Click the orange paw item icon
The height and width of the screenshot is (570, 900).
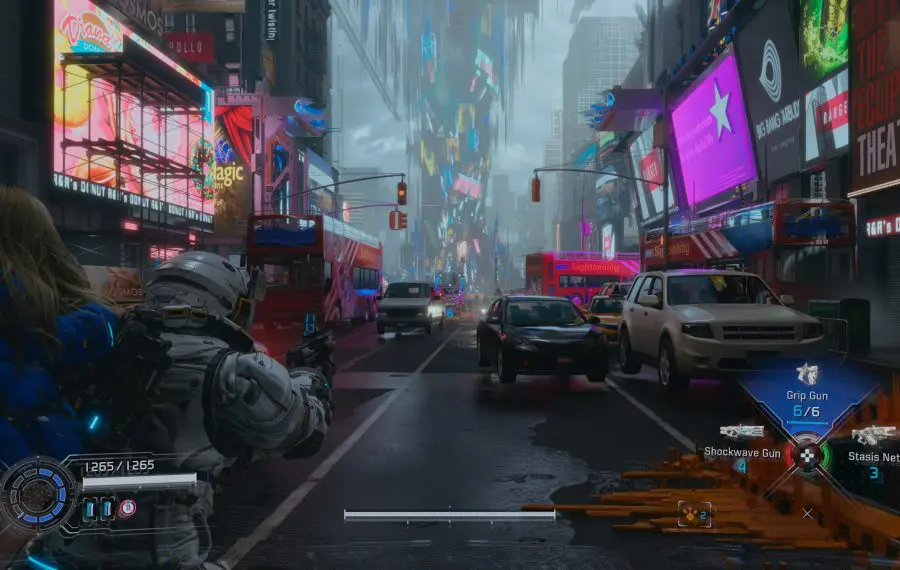click(x=693, y=514)
